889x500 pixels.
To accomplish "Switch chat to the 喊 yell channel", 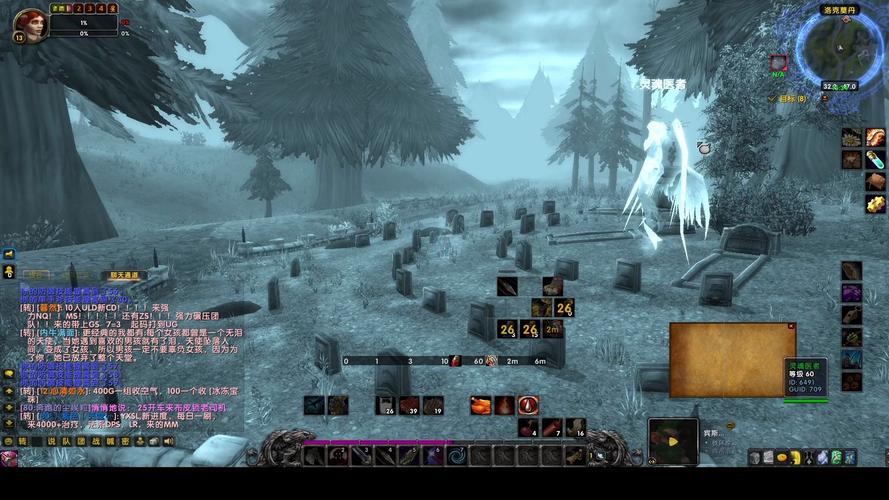I will pyautogui.click(x=110, y=441).
